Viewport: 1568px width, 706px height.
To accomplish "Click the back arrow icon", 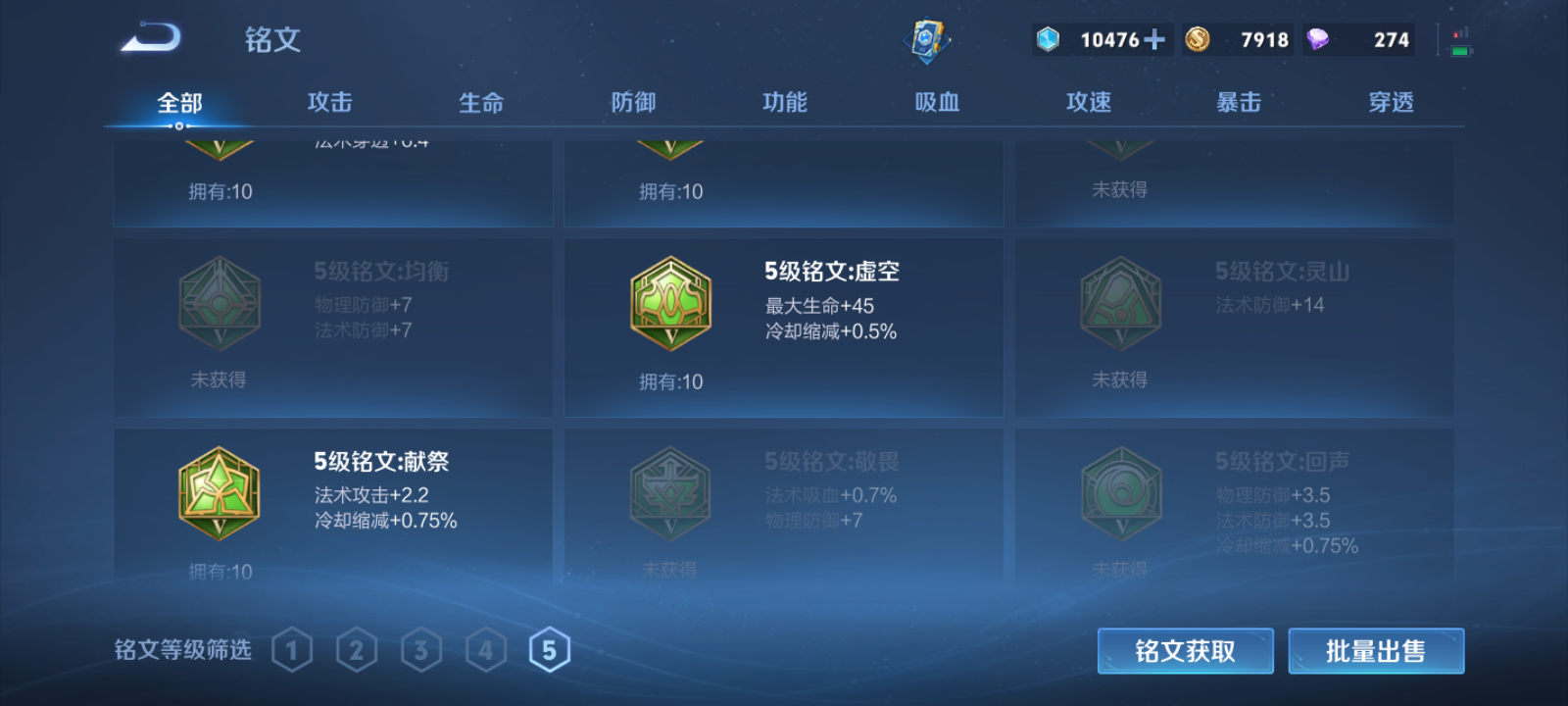I will (152, 35).
